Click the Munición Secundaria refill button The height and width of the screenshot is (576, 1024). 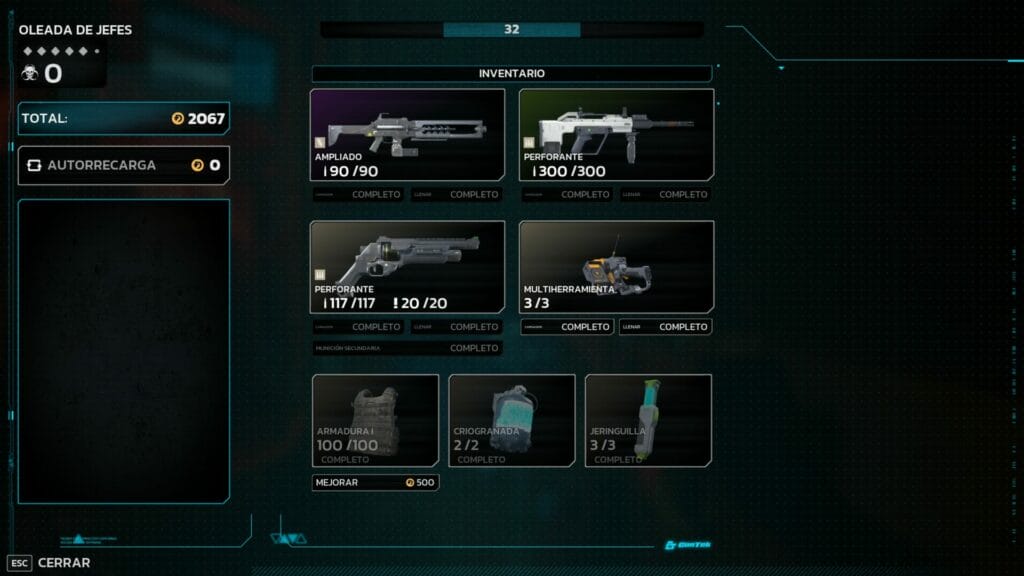[x=407, y=348]
